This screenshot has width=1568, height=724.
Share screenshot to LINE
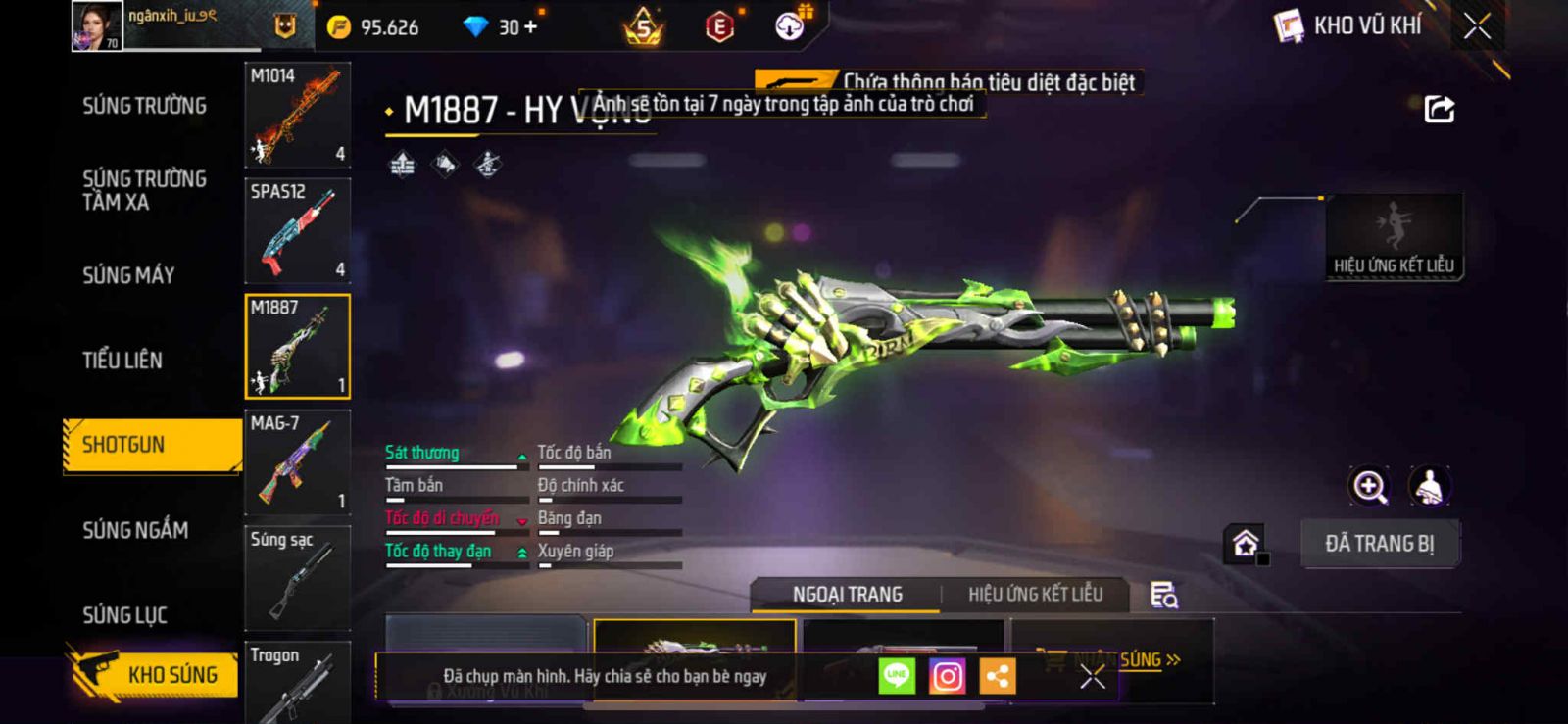(x=896, y=676)
